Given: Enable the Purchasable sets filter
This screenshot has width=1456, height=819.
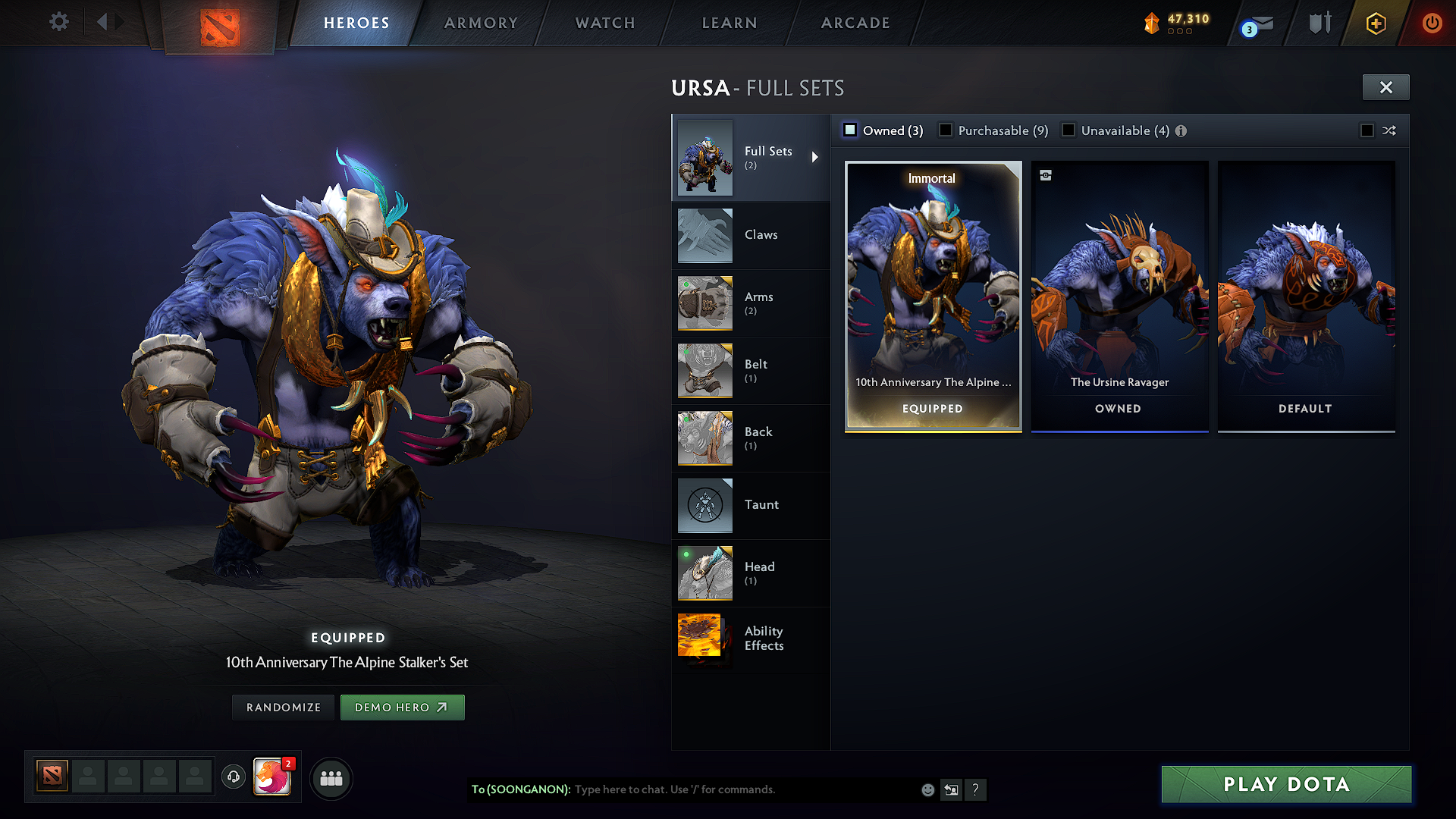Looking at the screenshot, I should pyautogui.click(x=945, y=130).
